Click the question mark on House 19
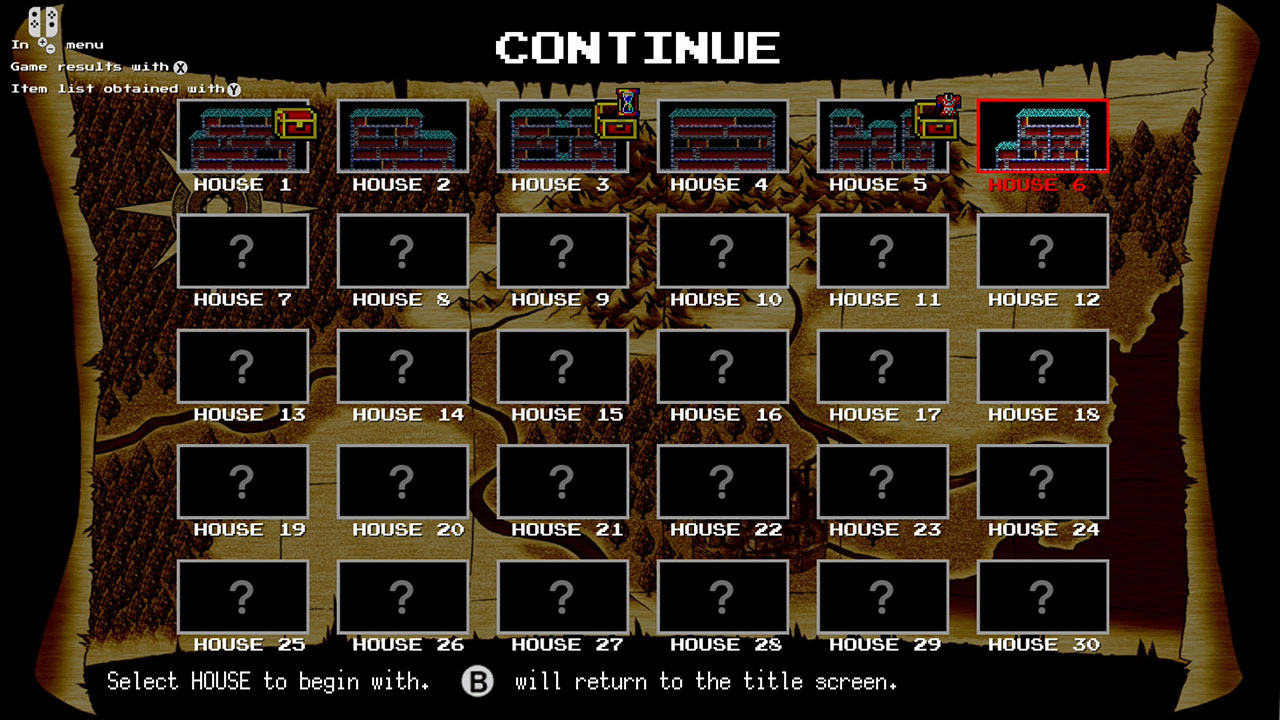 coord(243,481)
